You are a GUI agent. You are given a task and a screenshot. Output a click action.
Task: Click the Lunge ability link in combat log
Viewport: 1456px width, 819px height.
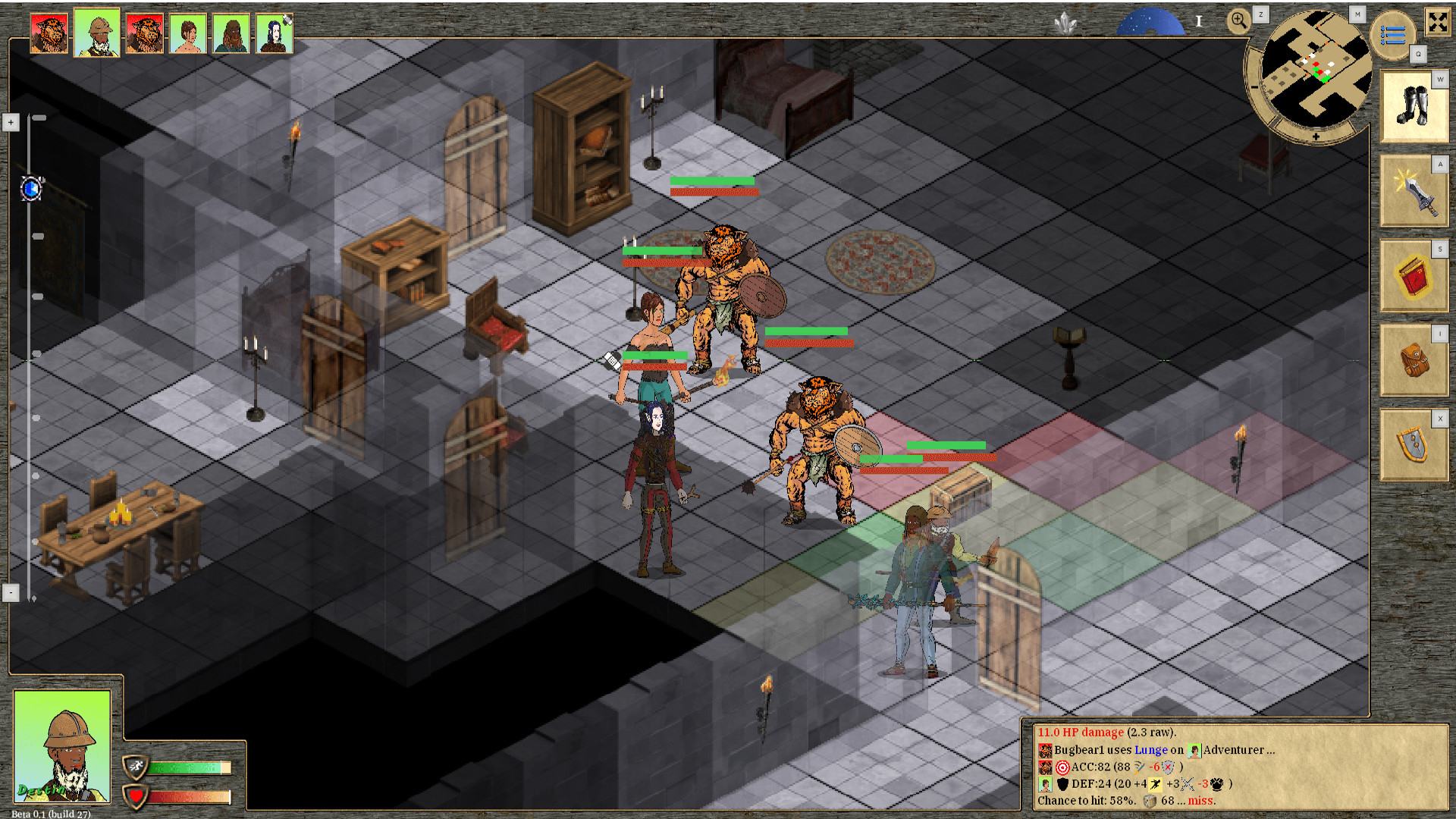point(1151,749)
